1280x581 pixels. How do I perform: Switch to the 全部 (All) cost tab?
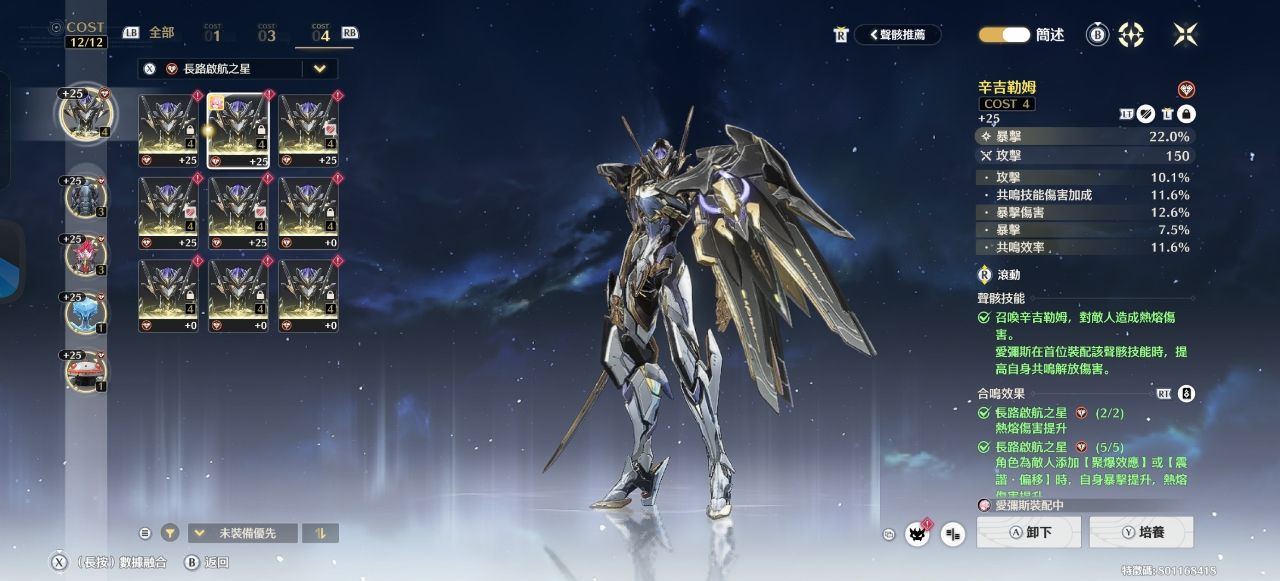pyautogui.click(x=161, y=33)
